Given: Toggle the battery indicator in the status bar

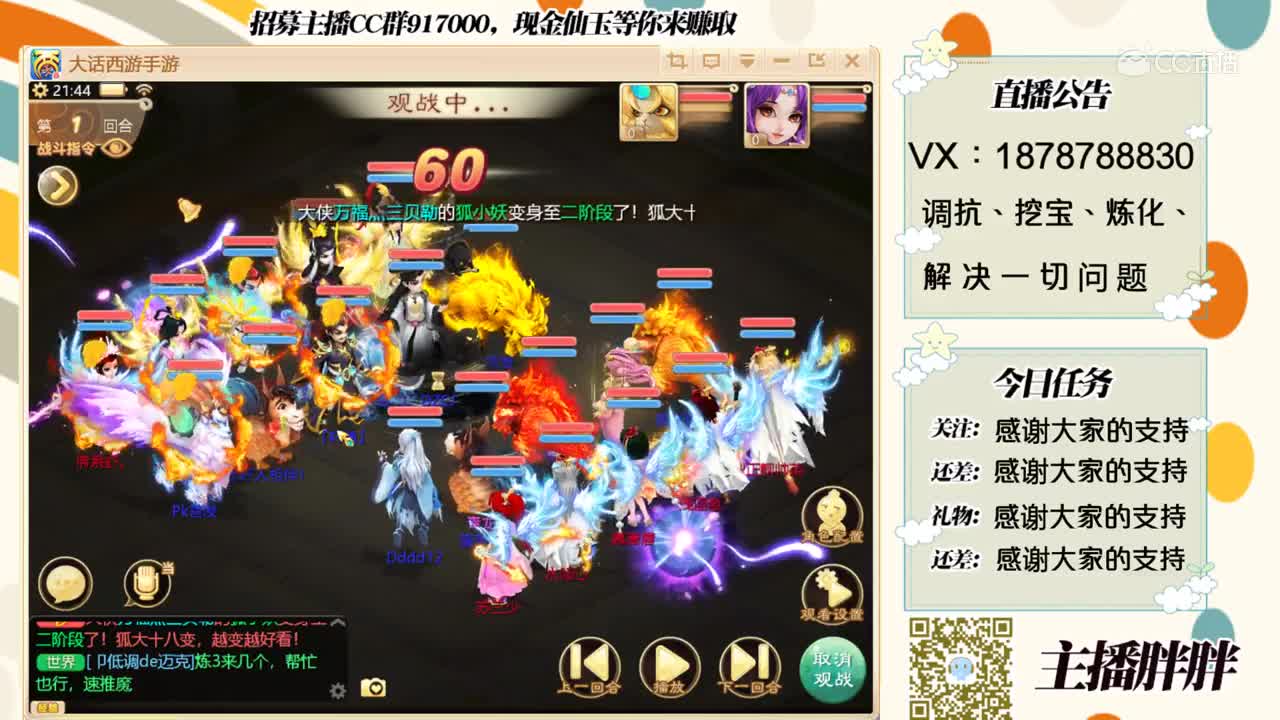Looking at the screenshot, I should click(111, 91).
